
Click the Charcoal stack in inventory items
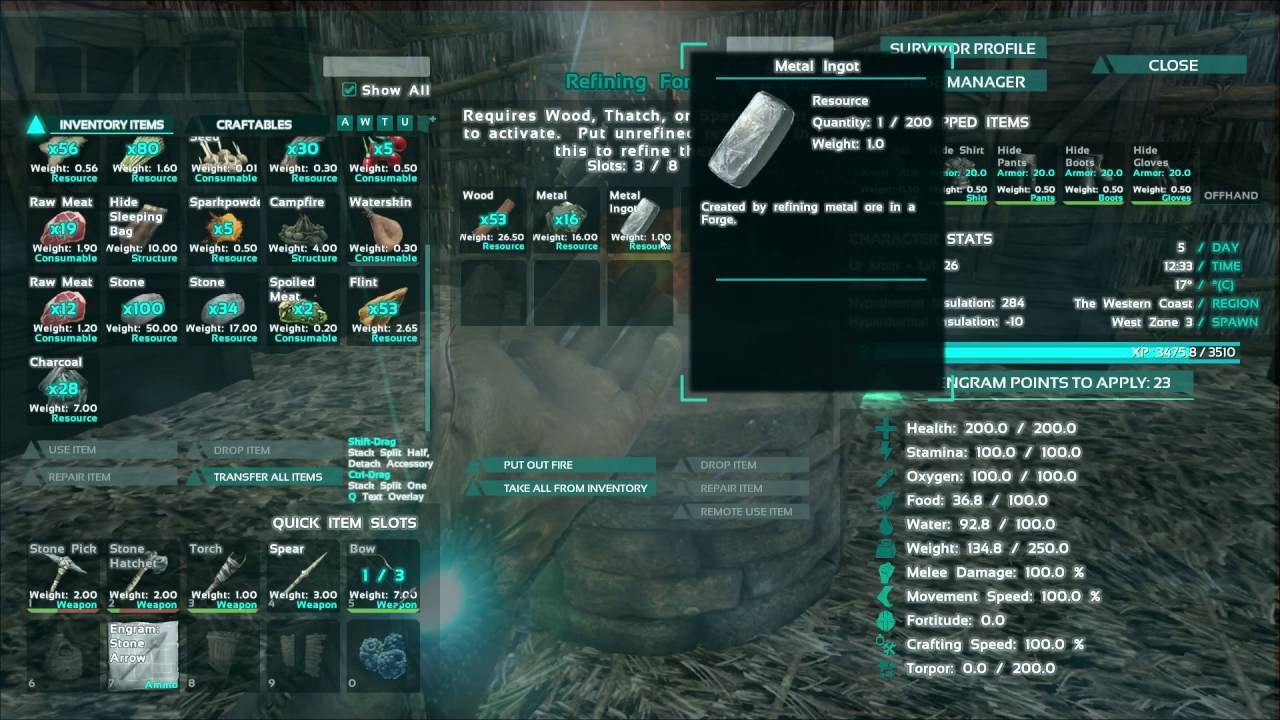[x=63, y=385]
